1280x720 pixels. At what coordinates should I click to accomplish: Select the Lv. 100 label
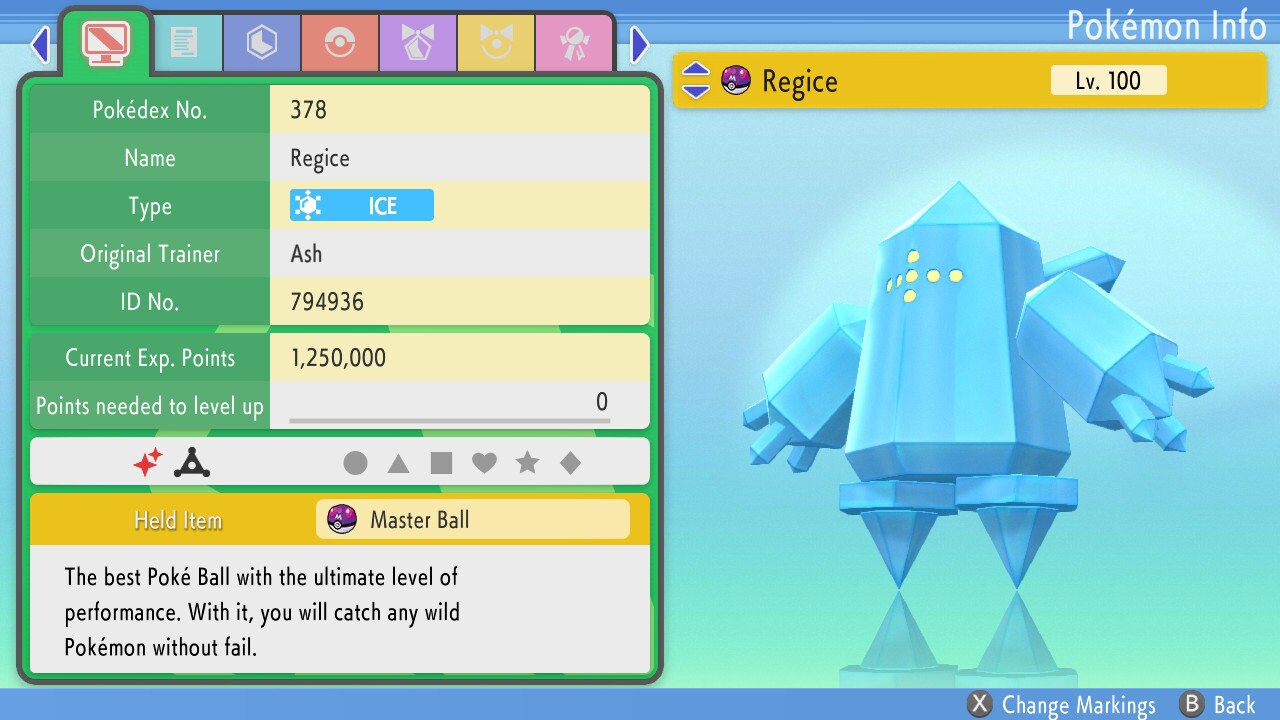pos(1108,81)
